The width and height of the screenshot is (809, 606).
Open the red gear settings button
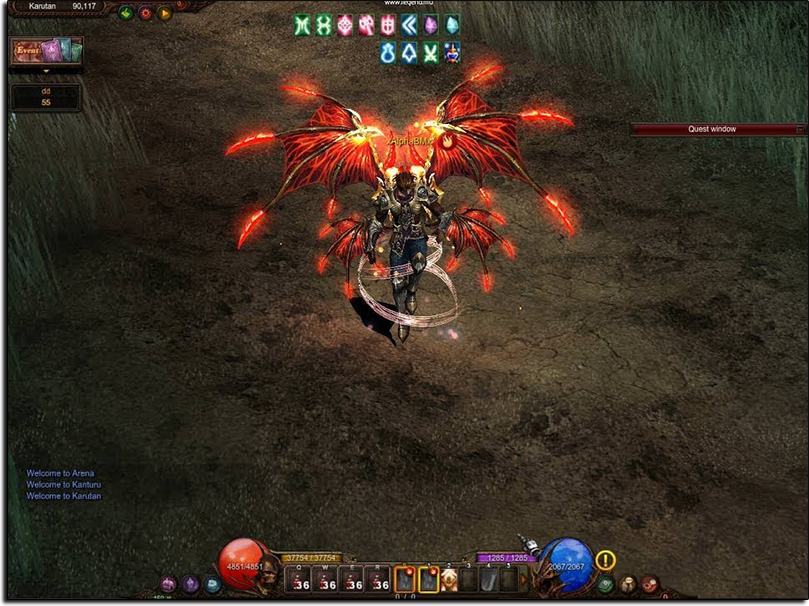click(145, 13)
